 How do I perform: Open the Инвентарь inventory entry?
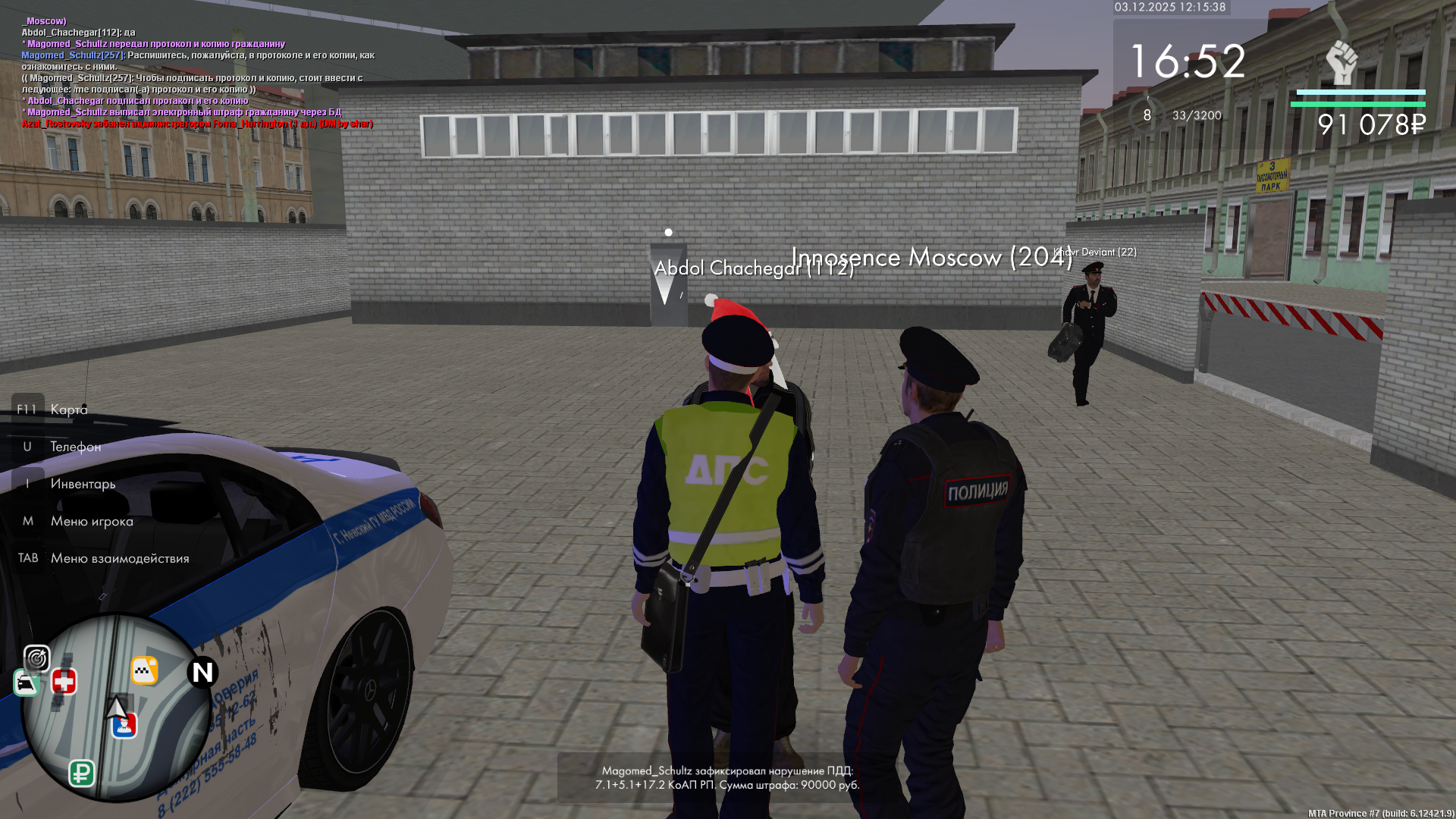click(83, 484)
